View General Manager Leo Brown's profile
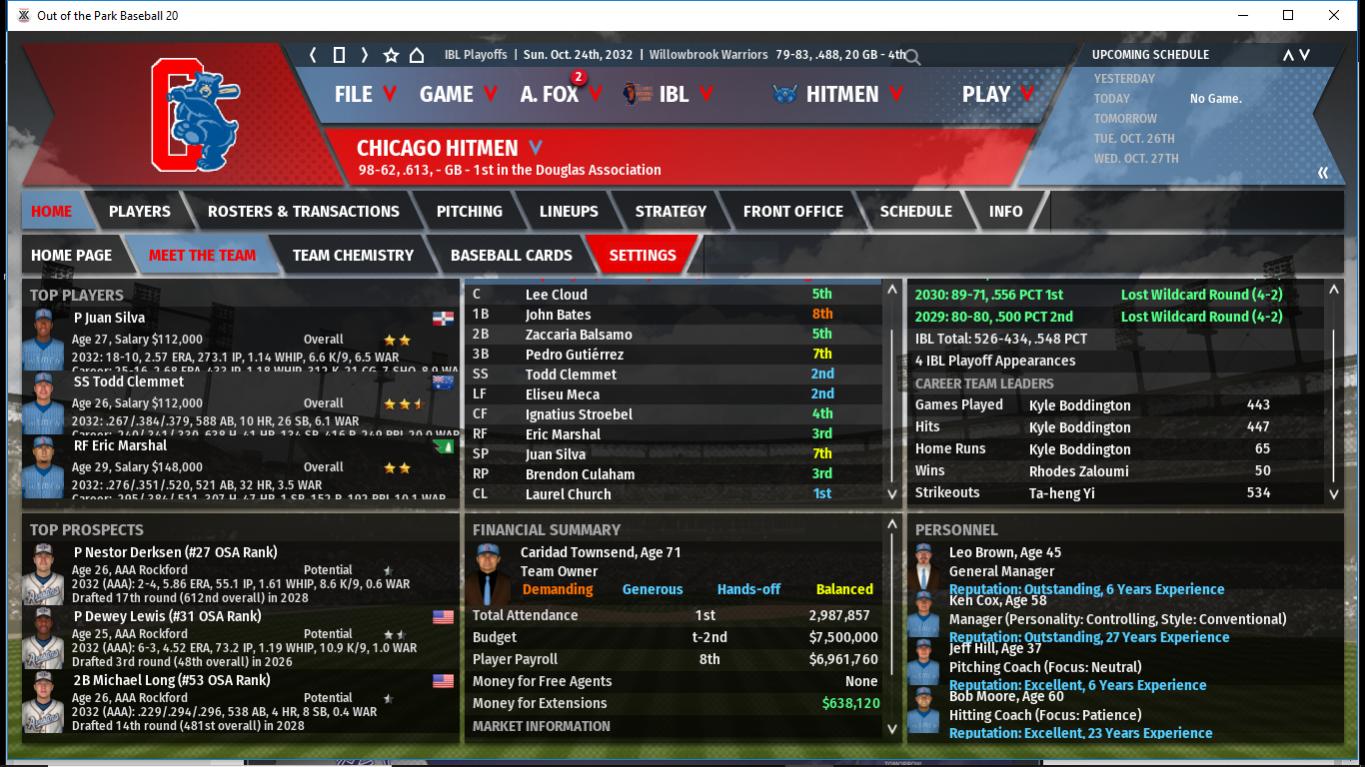This screenshot has height=767, width=1365. [1005, 552]
